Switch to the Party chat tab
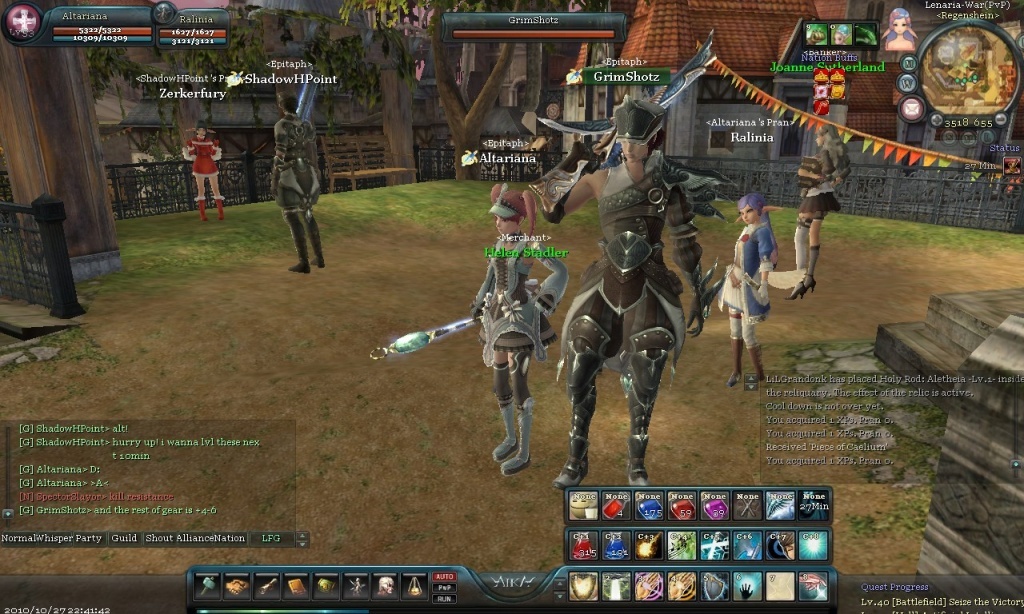This screenshot has height=614, width=1024. tap(89, 538)
